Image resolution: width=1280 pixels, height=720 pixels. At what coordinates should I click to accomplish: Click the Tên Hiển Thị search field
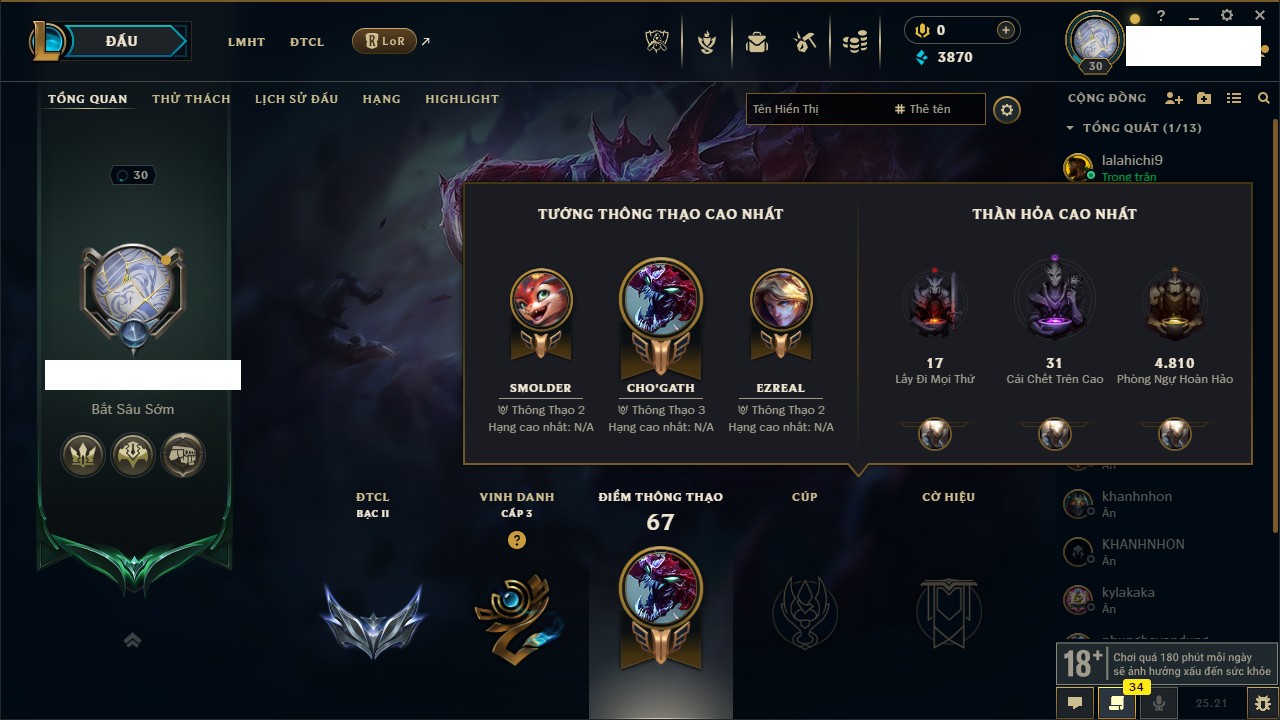click(x=815, y=109)
